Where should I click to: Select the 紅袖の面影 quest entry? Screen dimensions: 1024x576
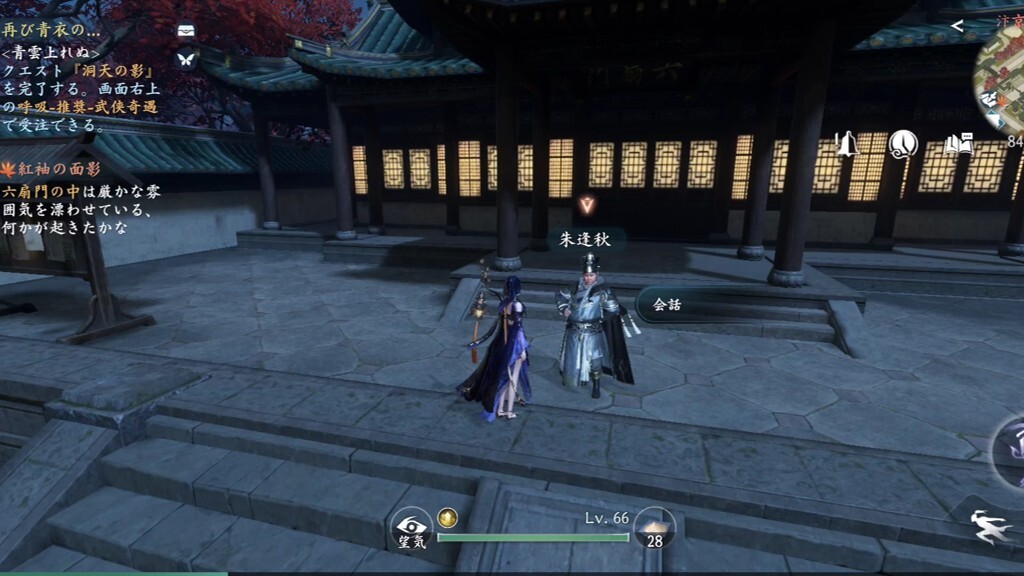point(60,168)
